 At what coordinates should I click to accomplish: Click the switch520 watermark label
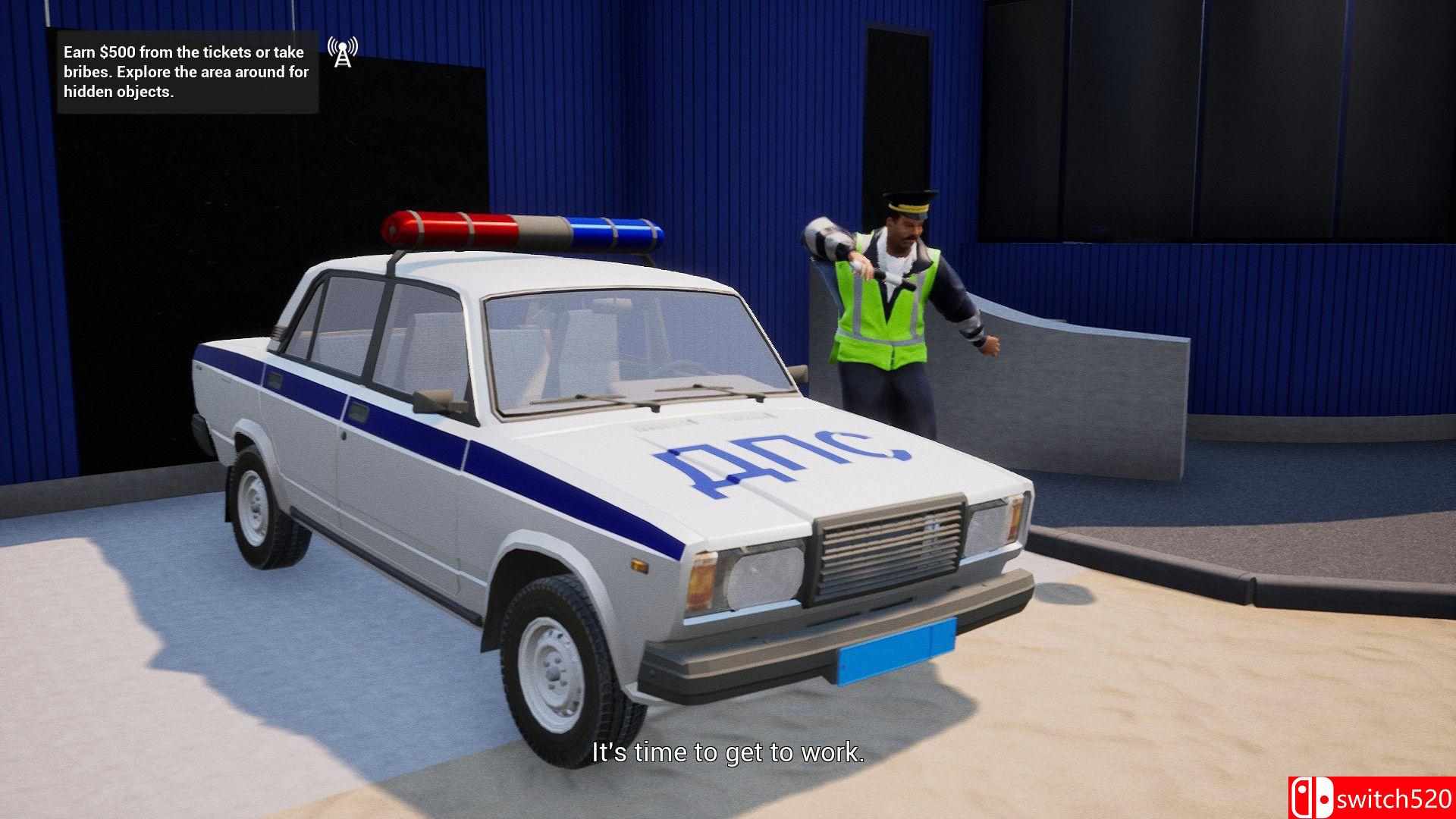click(1396, 798)
